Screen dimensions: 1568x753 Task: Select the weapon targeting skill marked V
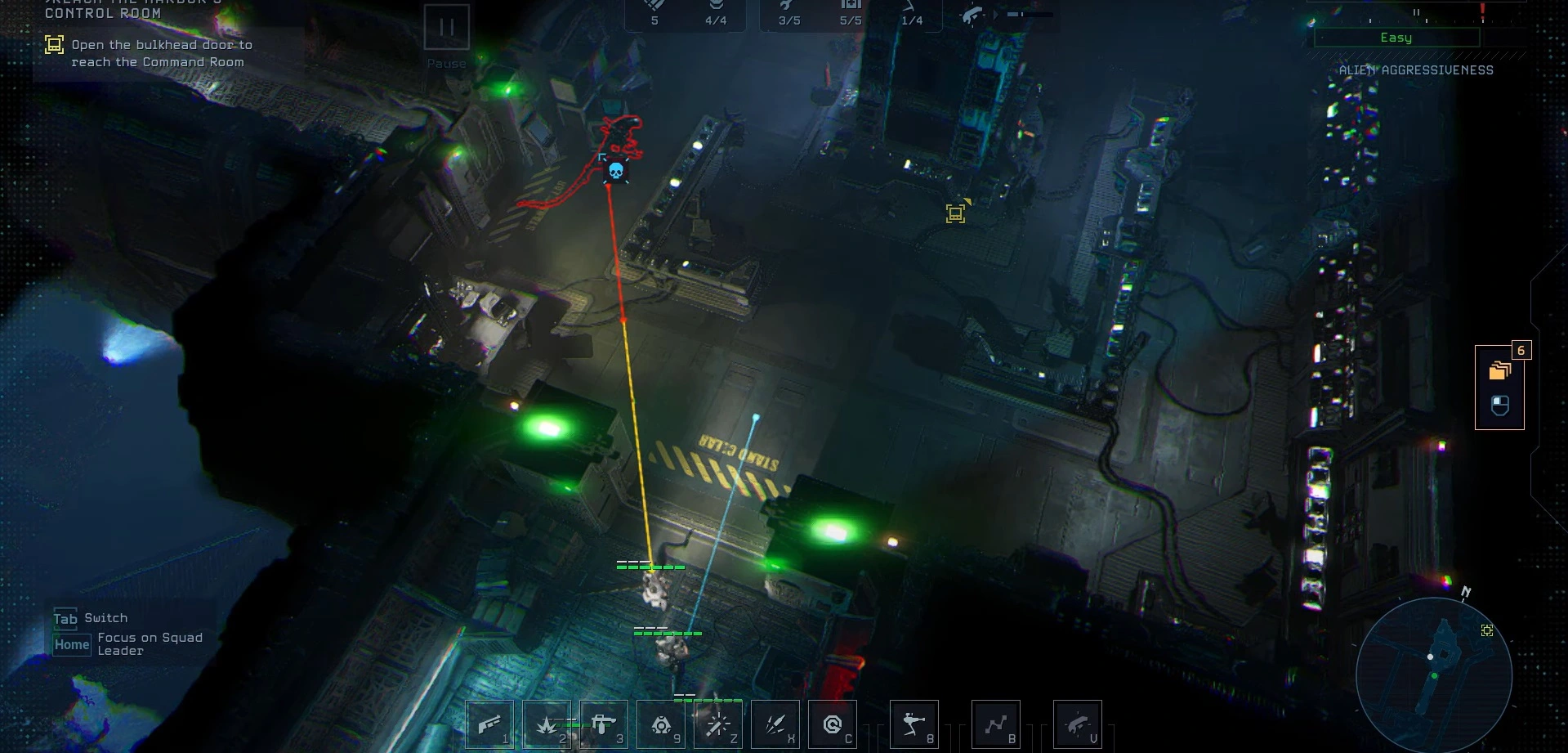(1078, 724)
